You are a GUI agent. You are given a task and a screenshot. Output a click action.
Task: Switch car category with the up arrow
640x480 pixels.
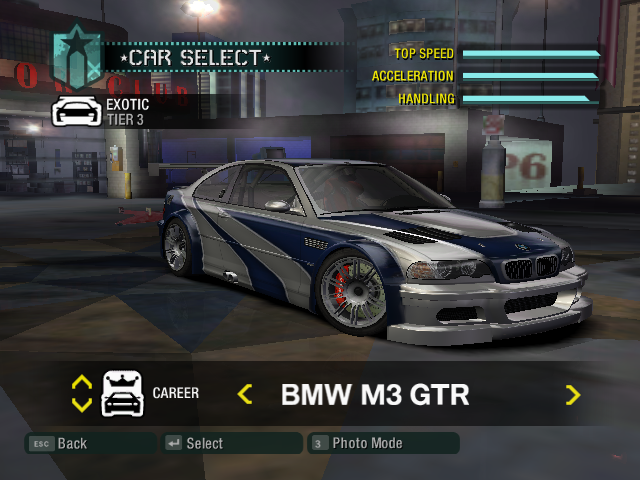[x=82, y=382]
